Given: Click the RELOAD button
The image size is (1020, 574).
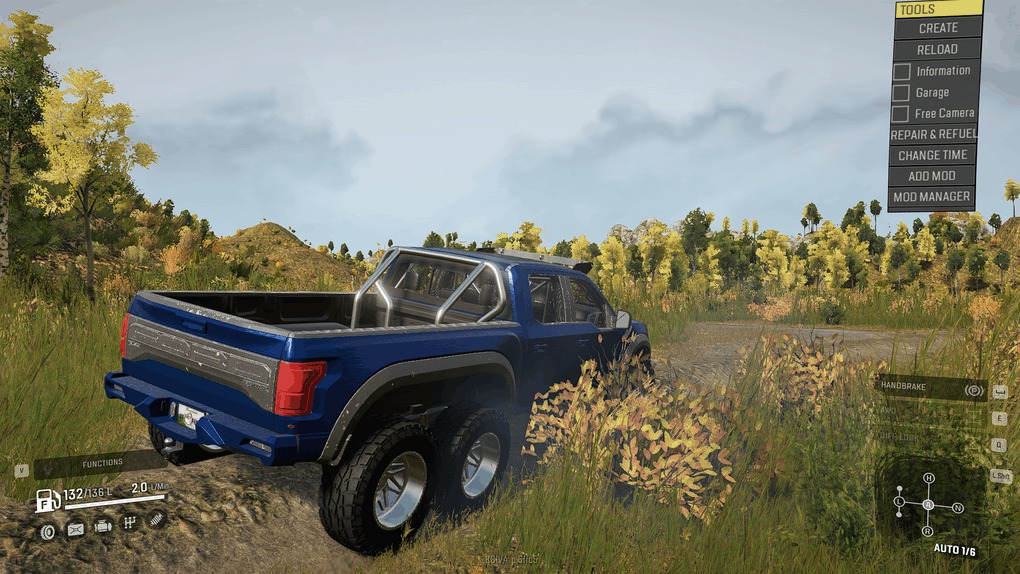Looking at the screenshot, I should point(937,49).
